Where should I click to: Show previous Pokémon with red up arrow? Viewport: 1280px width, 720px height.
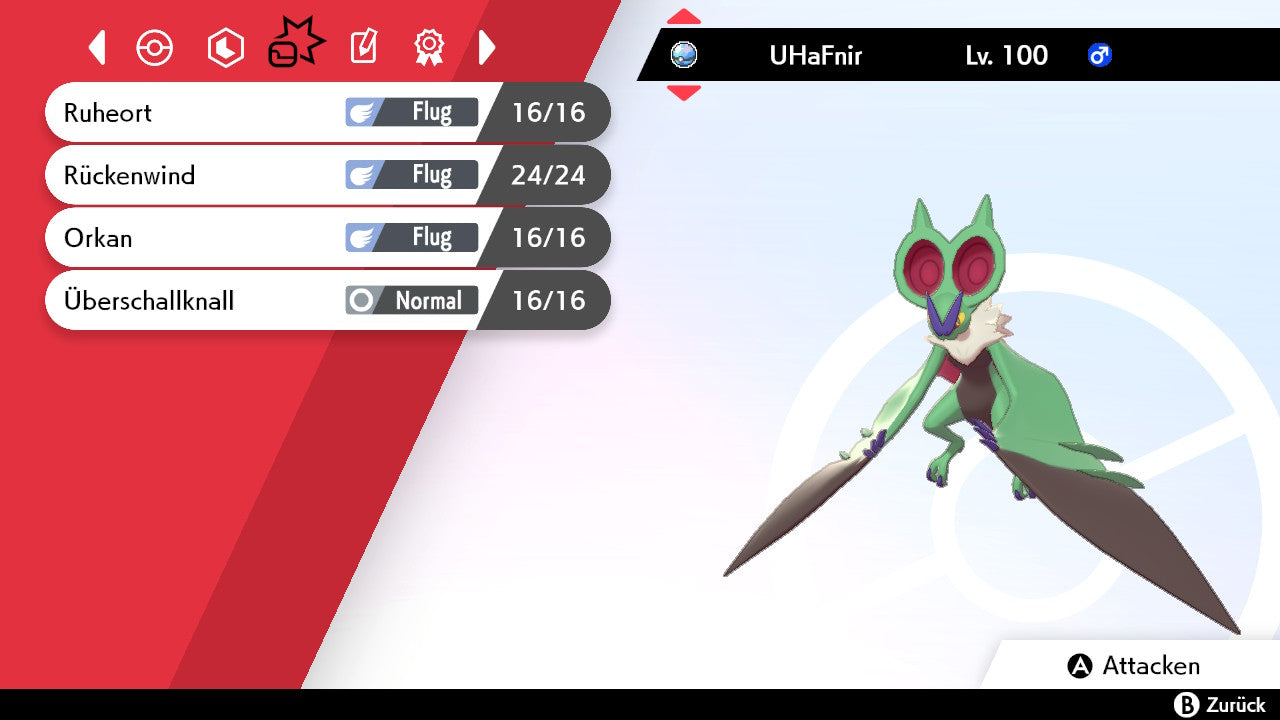coord(684,16)
